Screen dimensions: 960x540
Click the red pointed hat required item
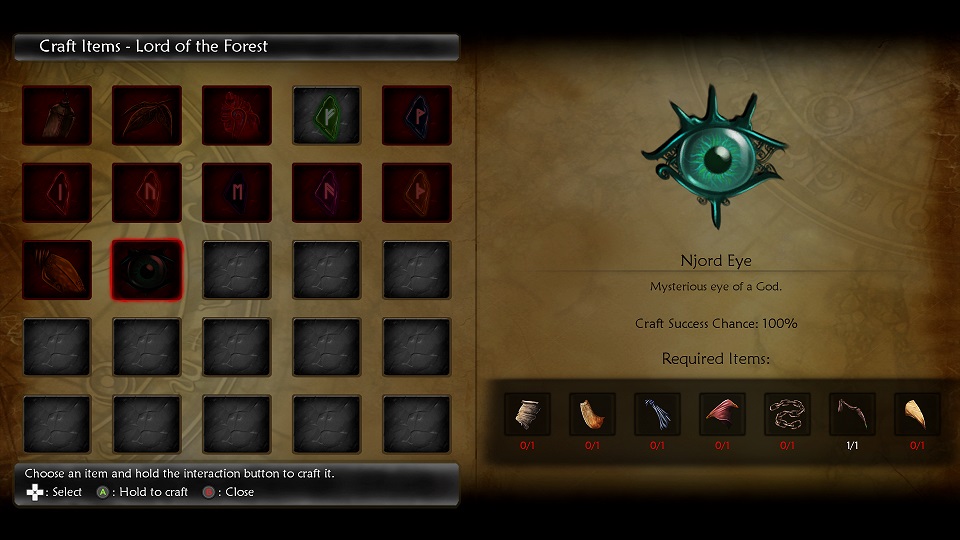722,414
